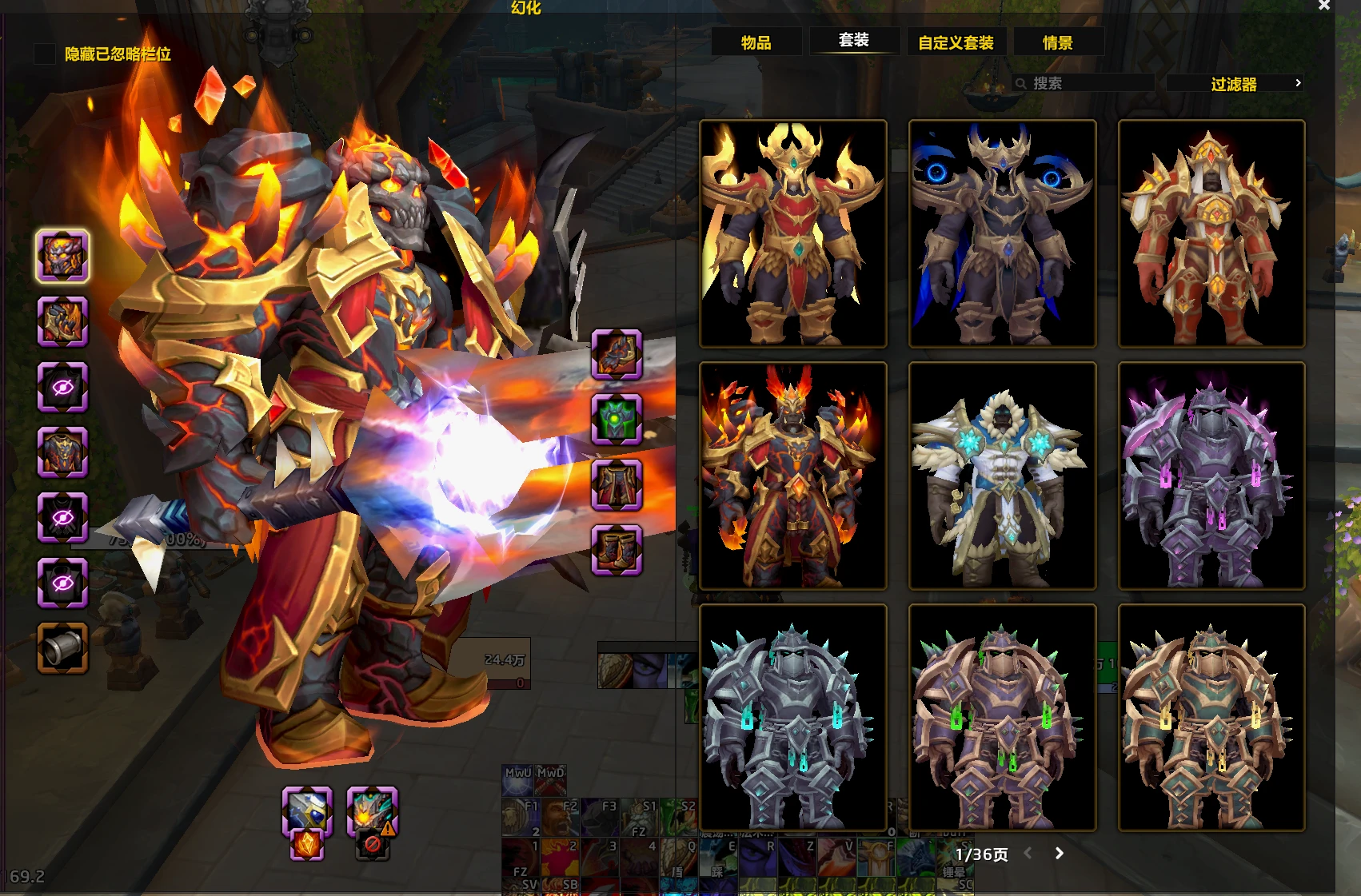1361x896 pixels.
Task: Open the green-gem belt slot
Action: 617,419
